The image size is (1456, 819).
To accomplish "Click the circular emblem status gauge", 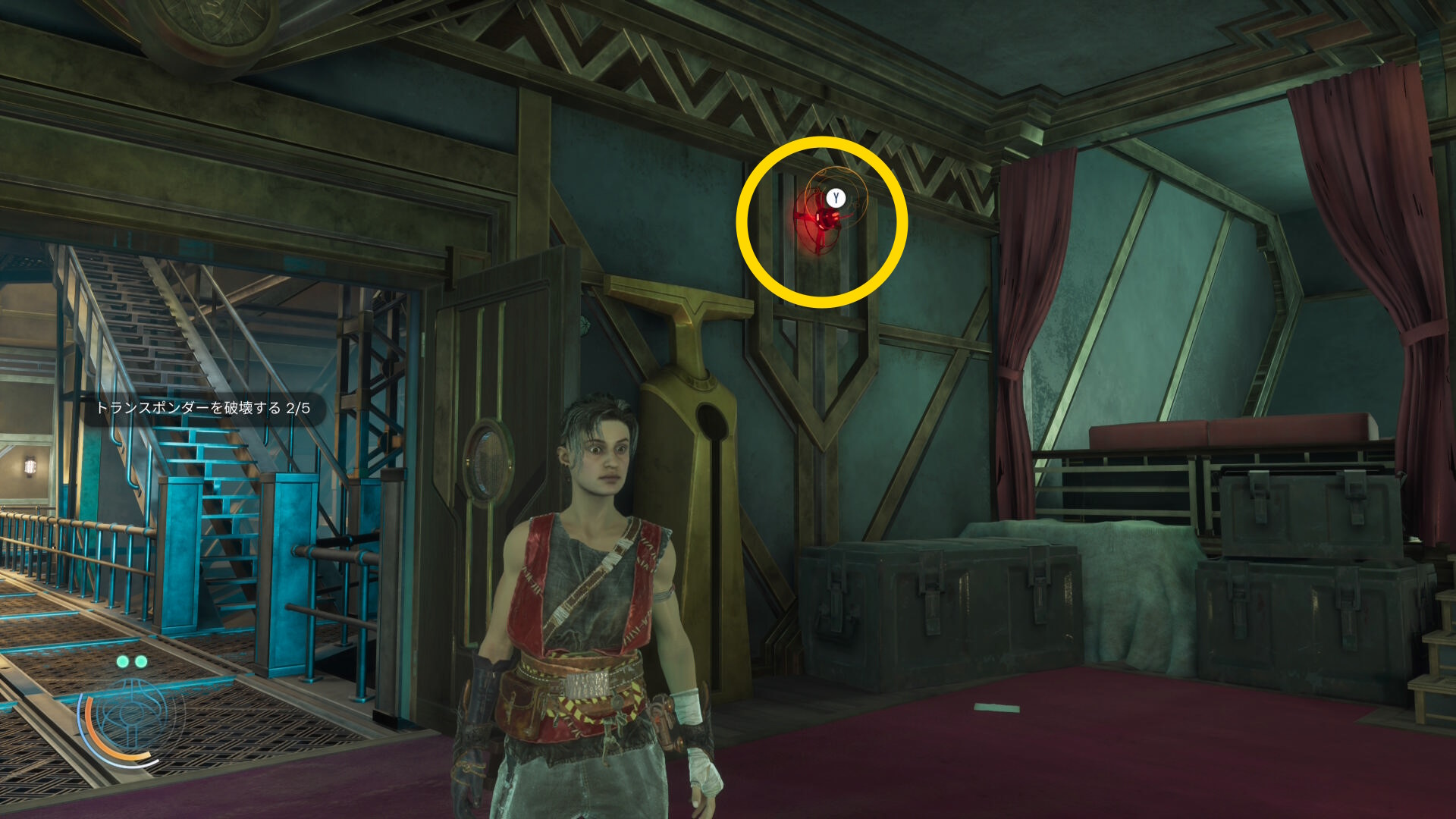I will click(131, 717).
